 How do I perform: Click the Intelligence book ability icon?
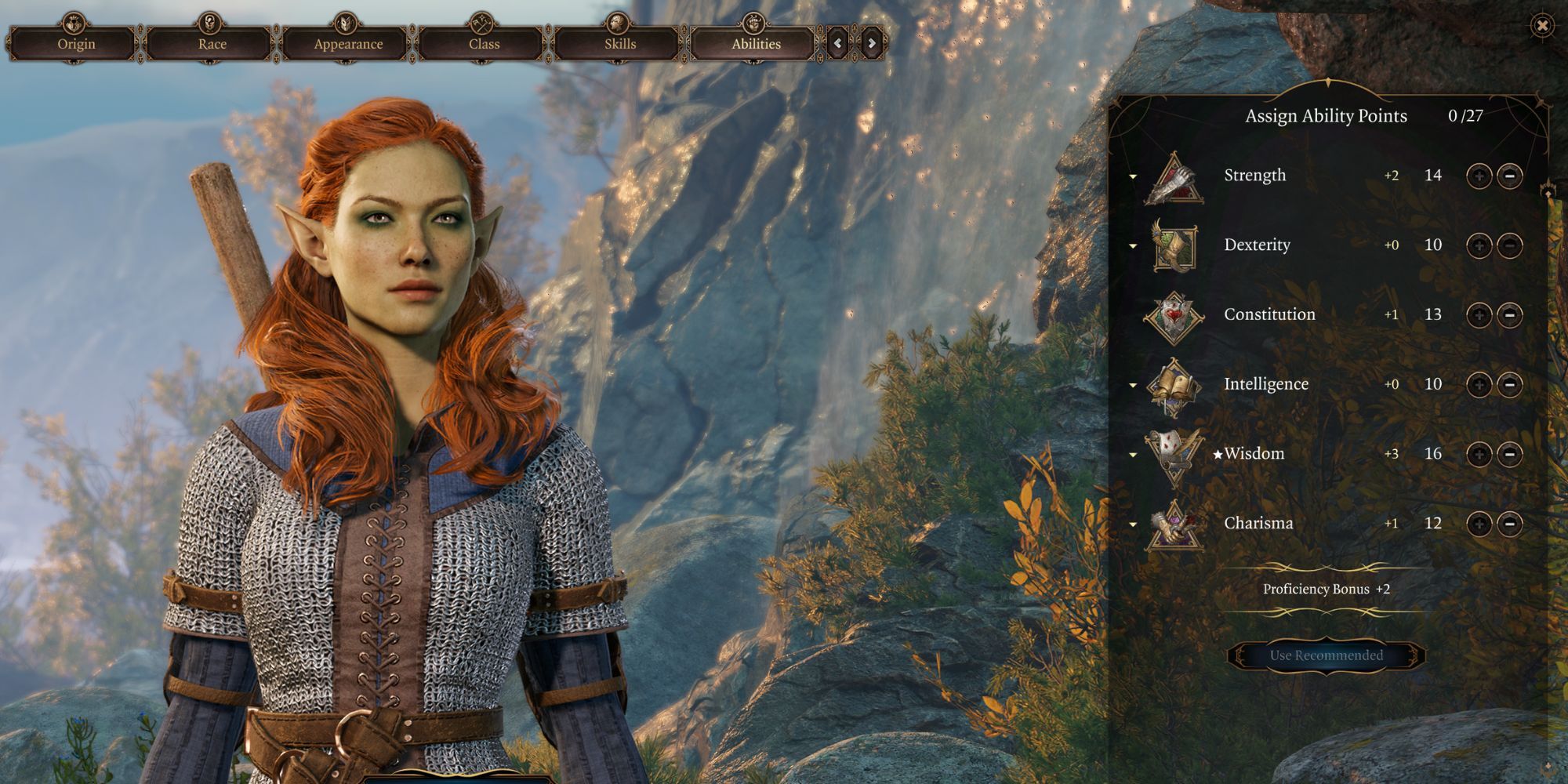tap(1172, 383)
